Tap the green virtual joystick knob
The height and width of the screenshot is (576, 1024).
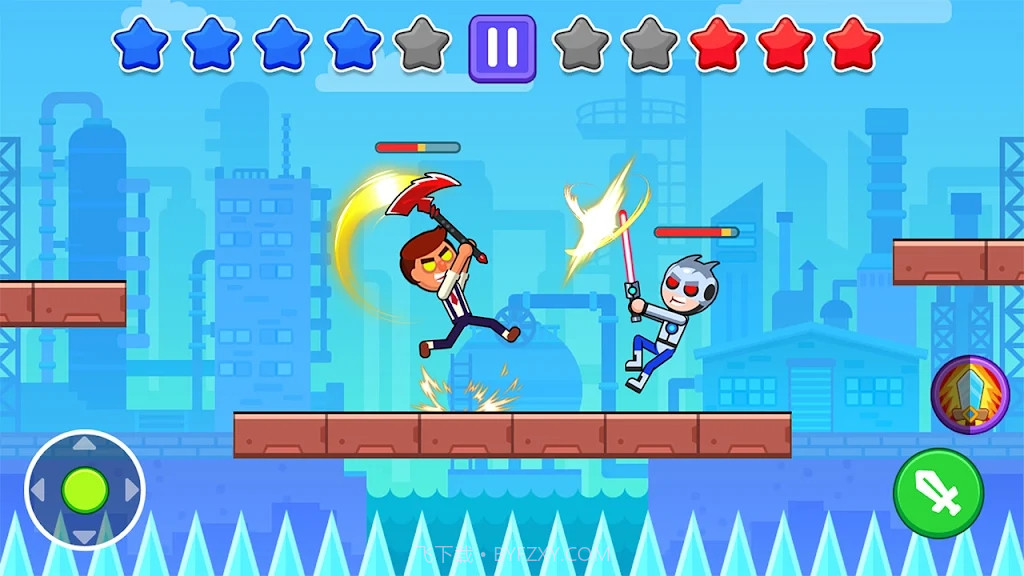pyautogui.click(x=85, y=490)
